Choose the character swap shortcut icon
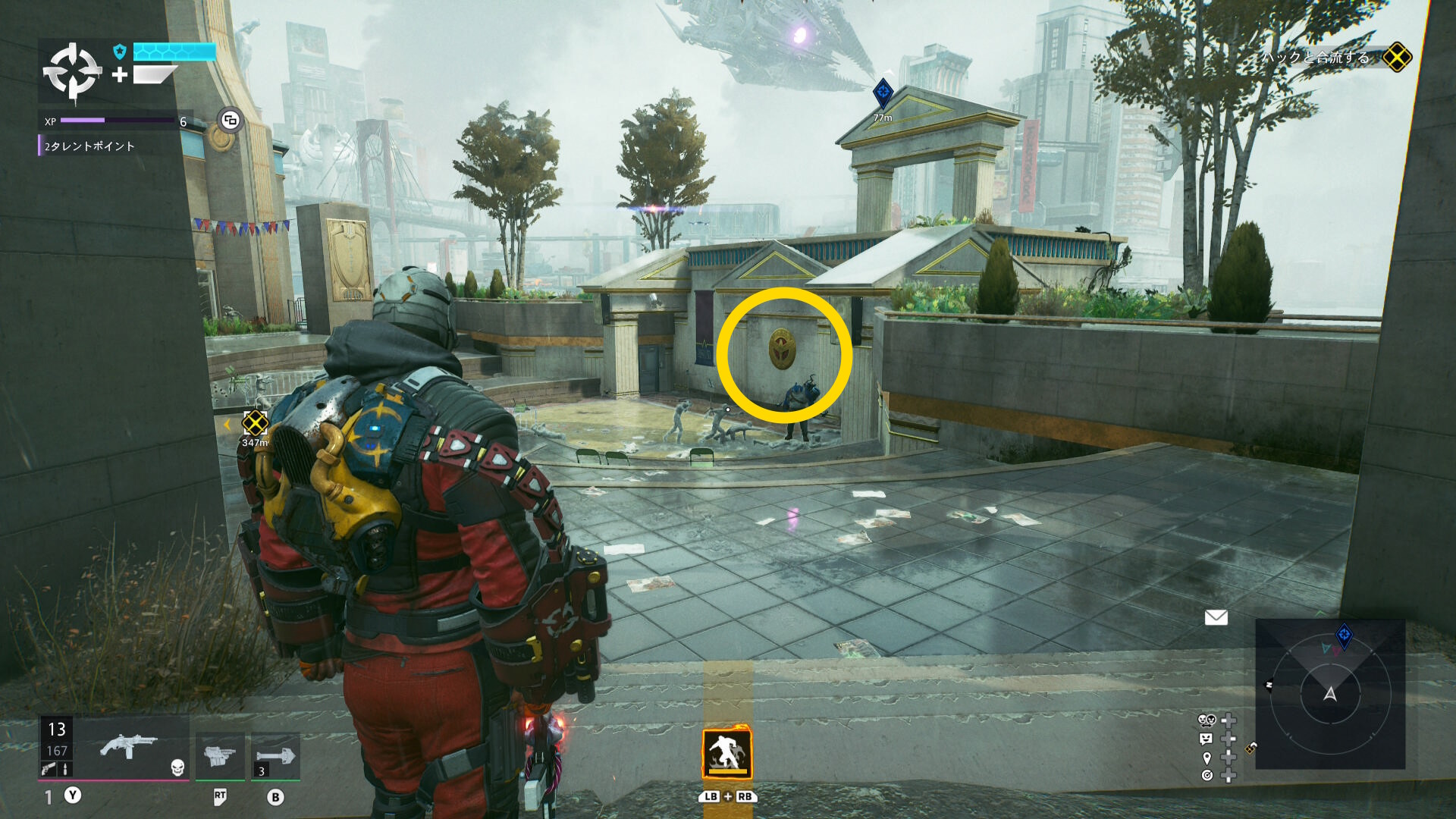 click(x=1207, y=720)
